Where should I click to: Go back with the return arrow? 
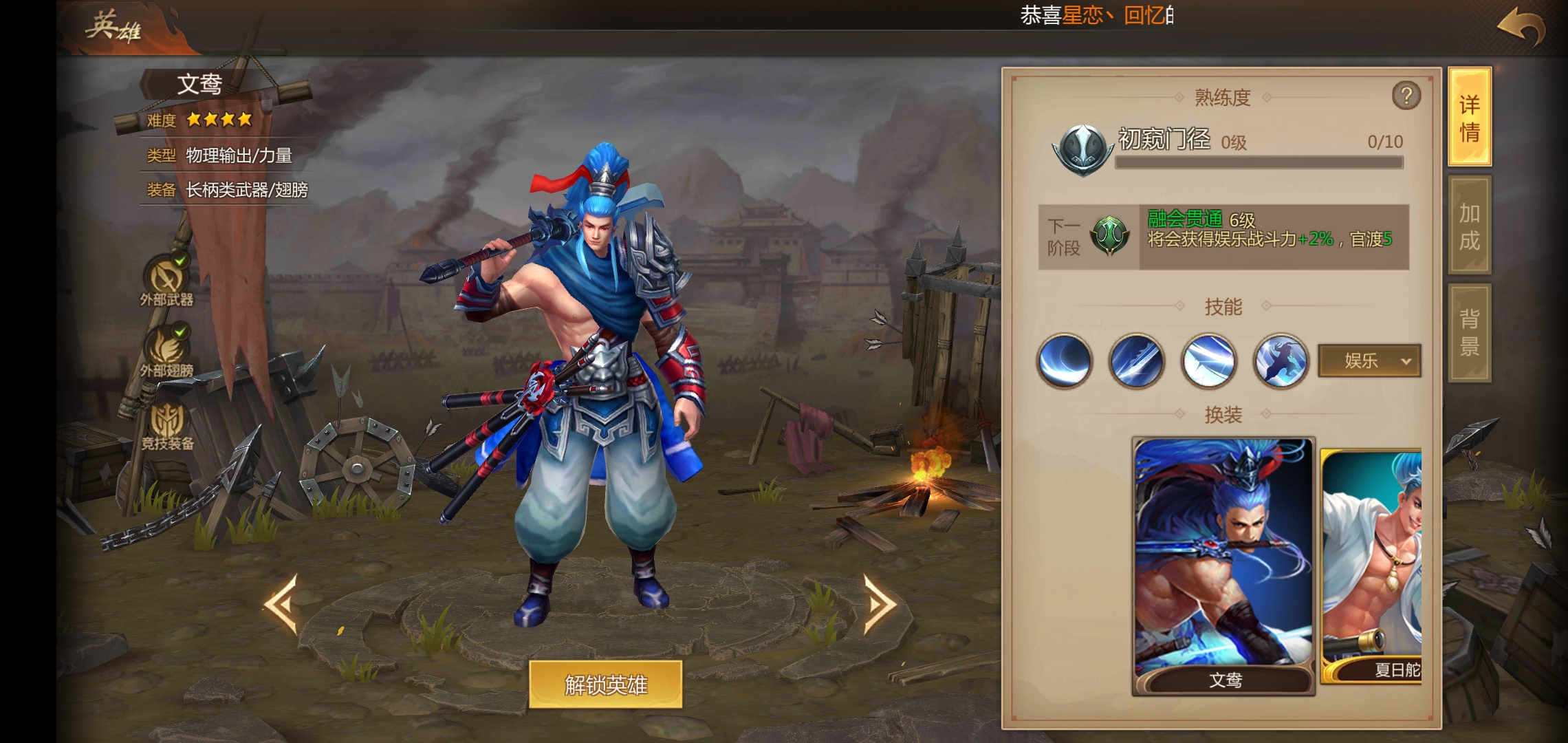(x=1521, y=28)
